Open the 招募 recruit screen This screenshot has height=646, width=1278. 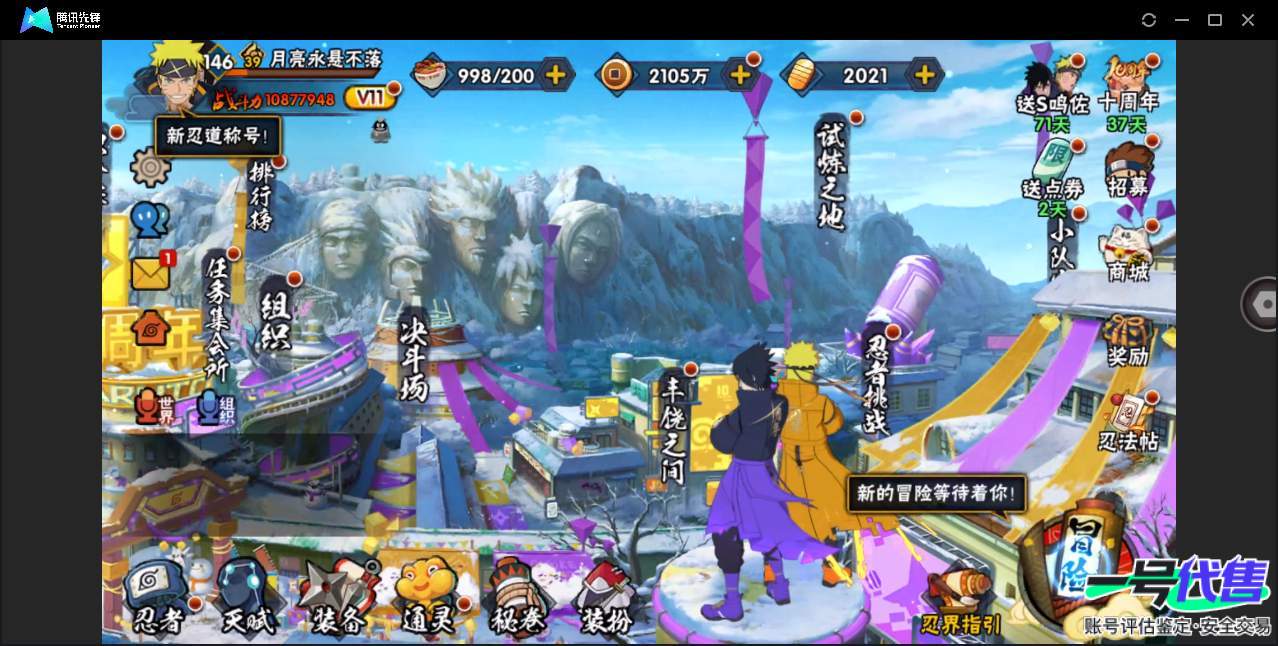pos(1128,169)
